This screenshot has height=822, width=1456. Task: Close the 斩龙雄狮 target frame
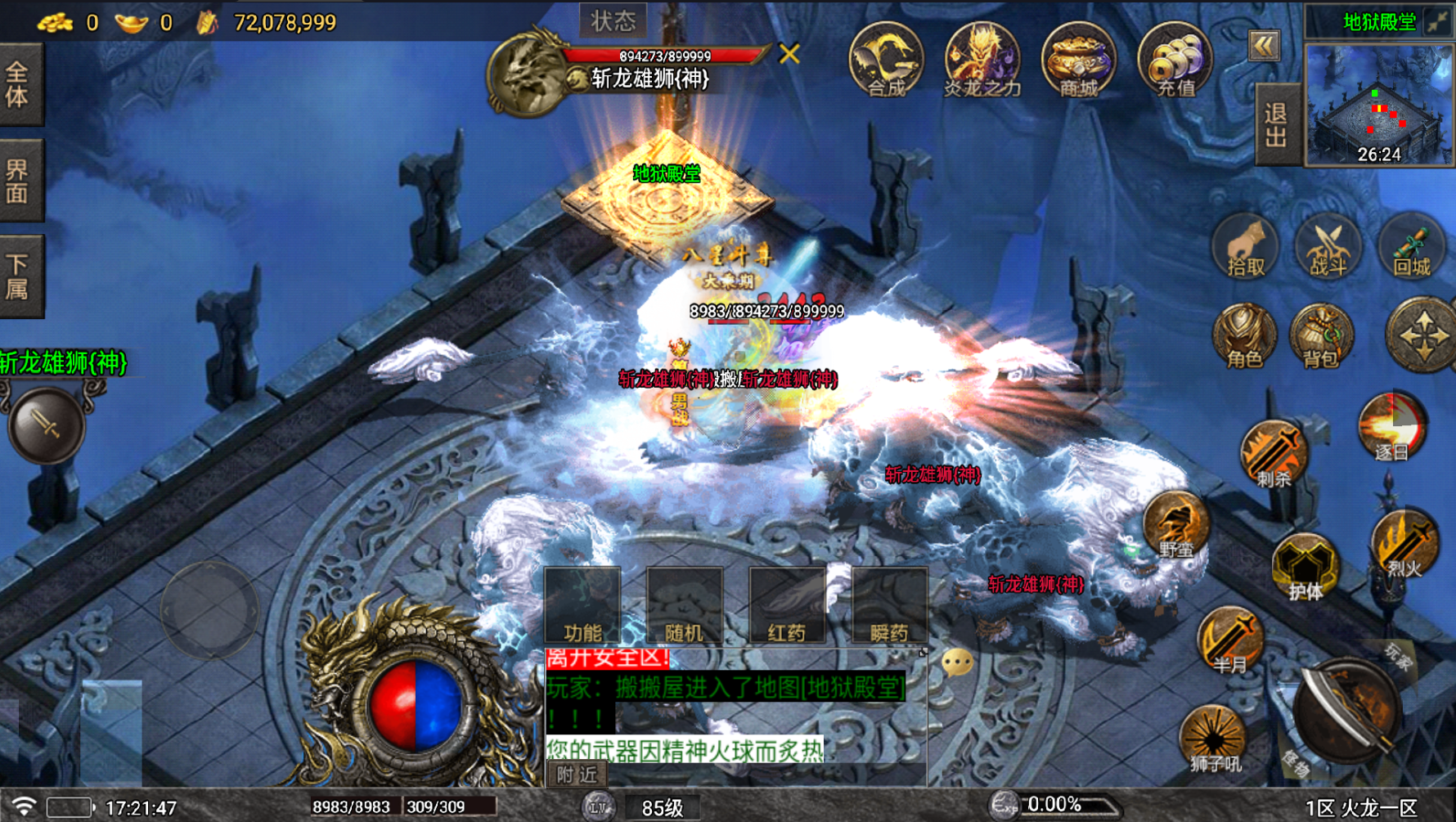(x=789, y=54)
